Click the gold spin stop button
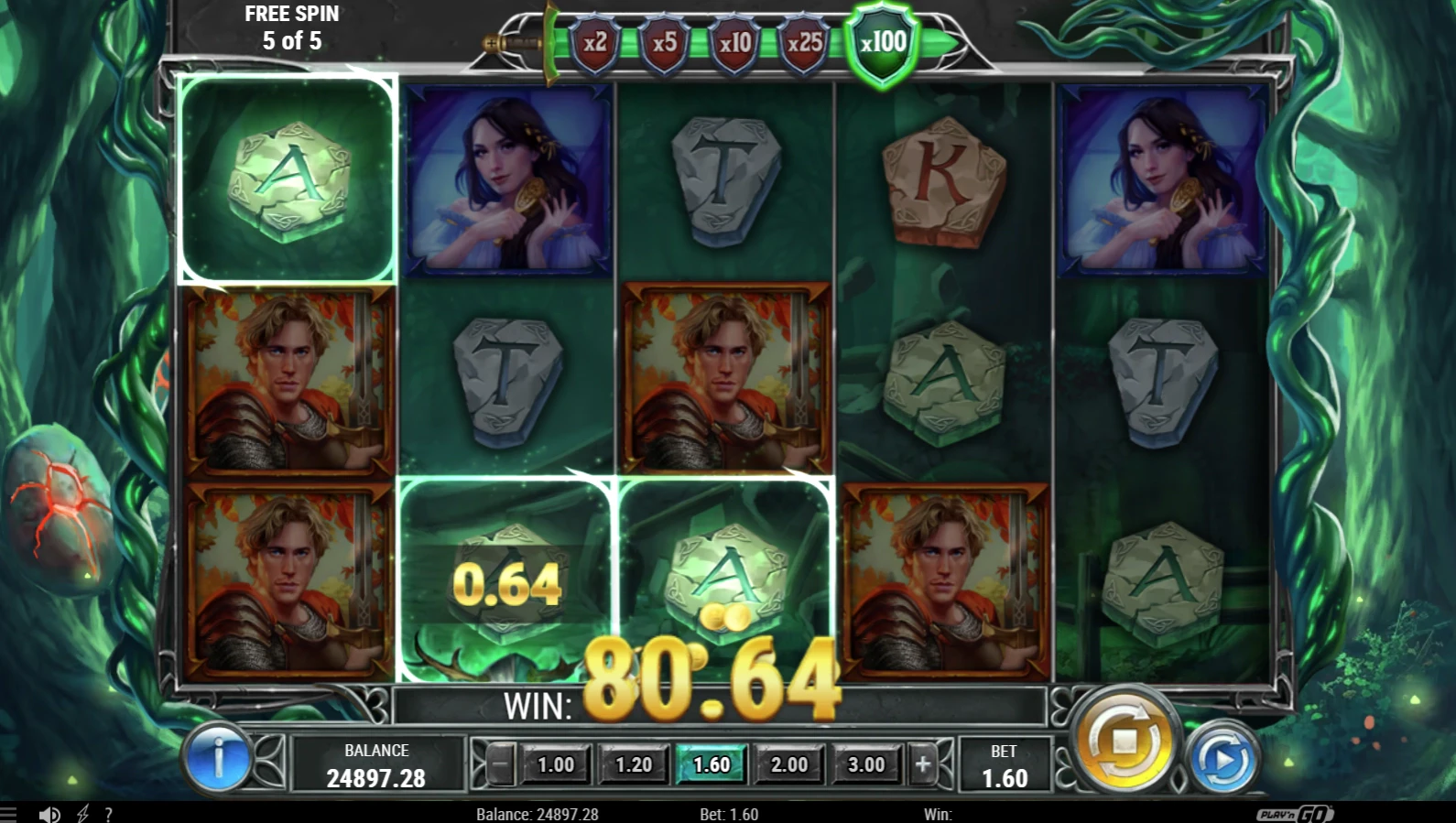This screenshot has height=823, width=1456. (x=1125, y=740)
